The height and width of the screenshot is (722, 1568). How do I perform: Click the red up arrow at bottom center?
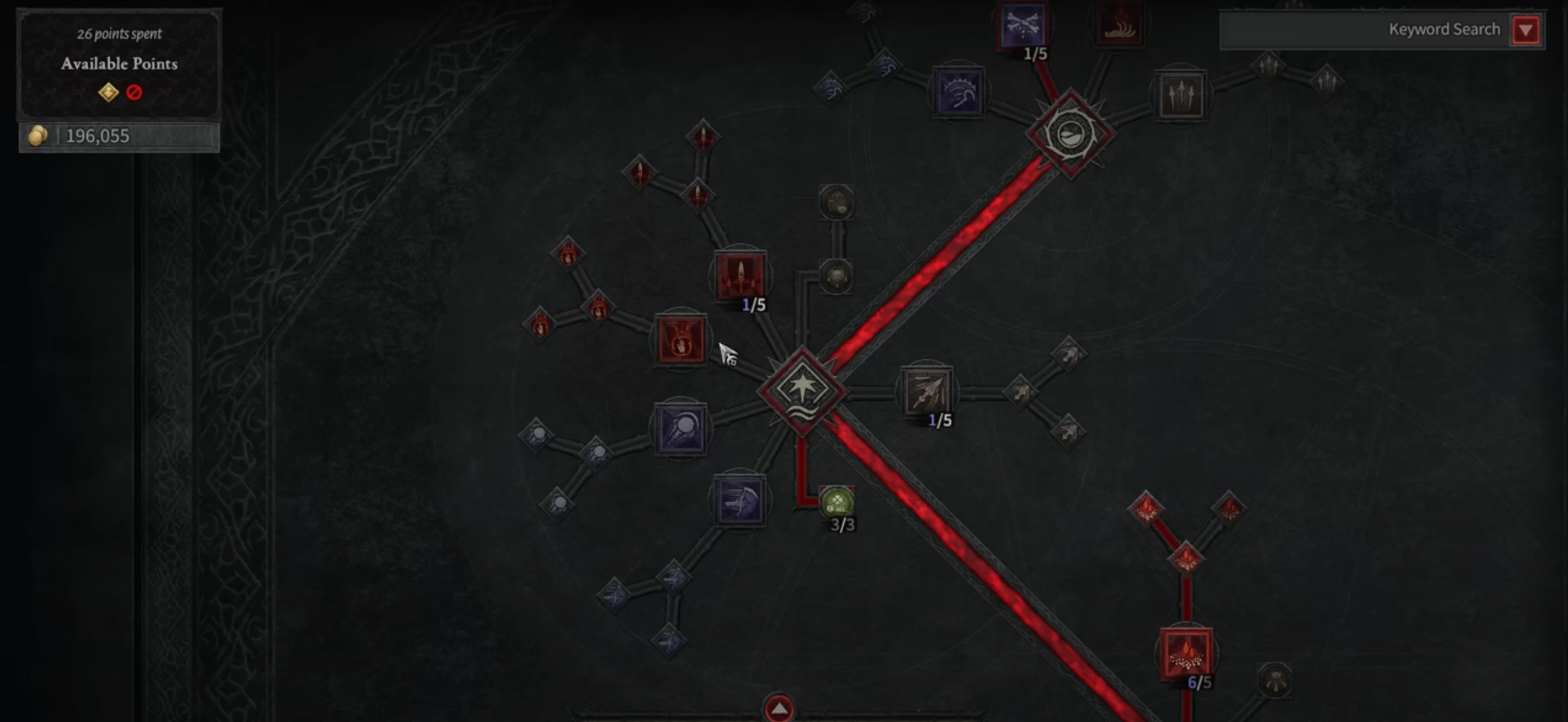778,705
